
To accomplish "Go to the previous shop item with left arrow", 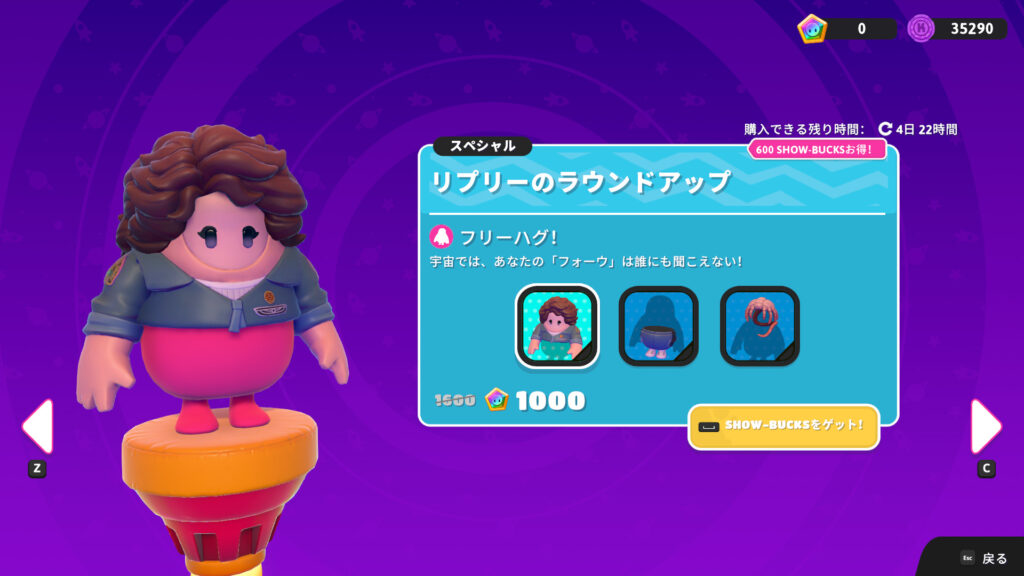I will [x=37, y=427].
